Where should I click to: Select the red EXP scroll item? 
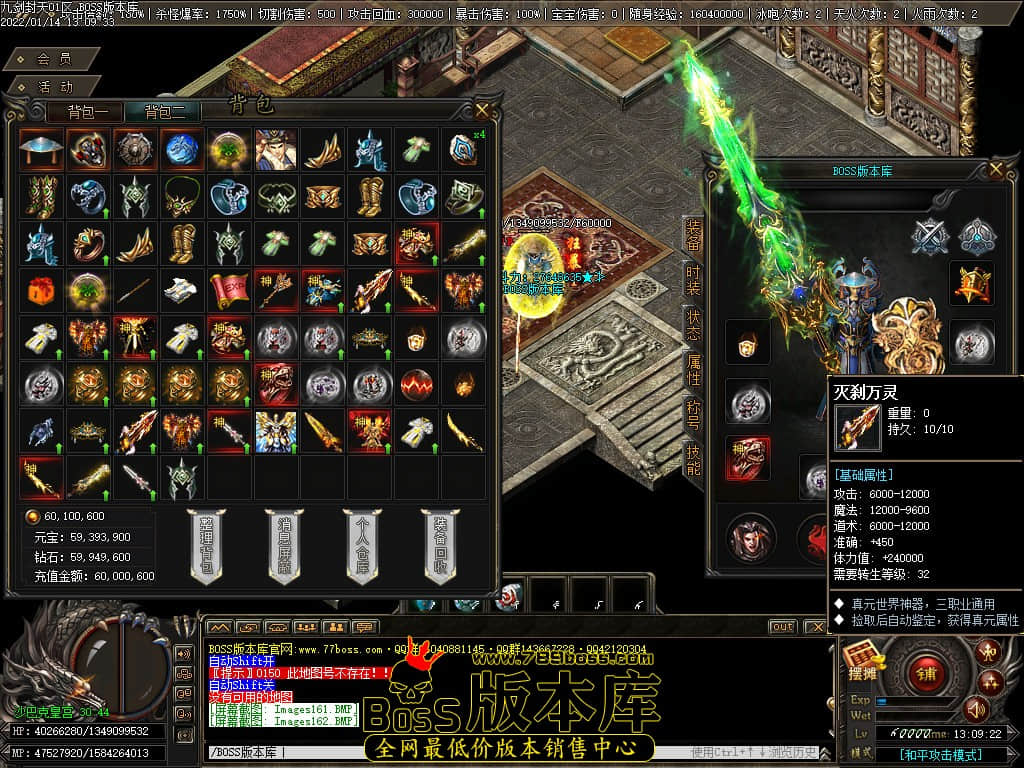tap(227, 289)
